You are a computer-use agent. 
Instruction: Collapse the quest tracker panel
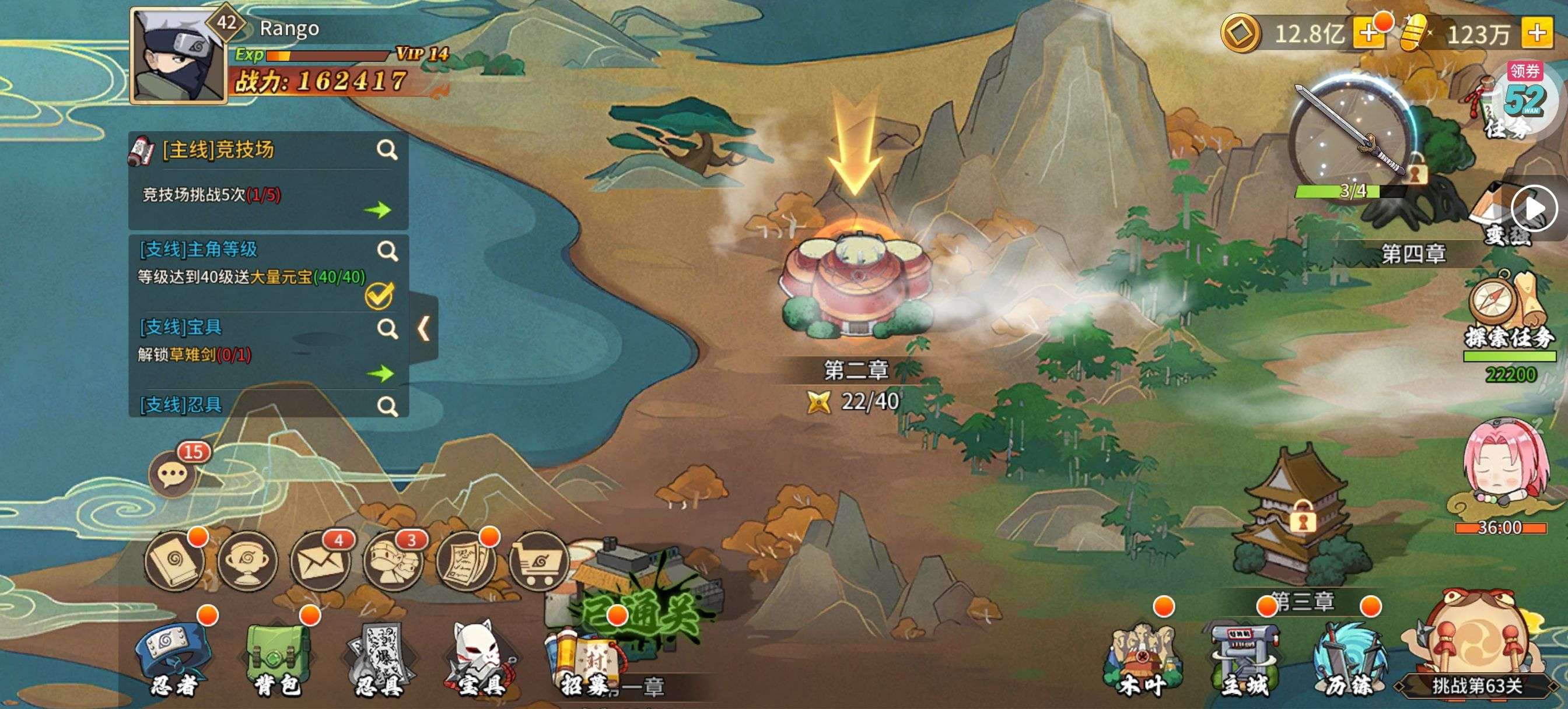pos(424,329)
